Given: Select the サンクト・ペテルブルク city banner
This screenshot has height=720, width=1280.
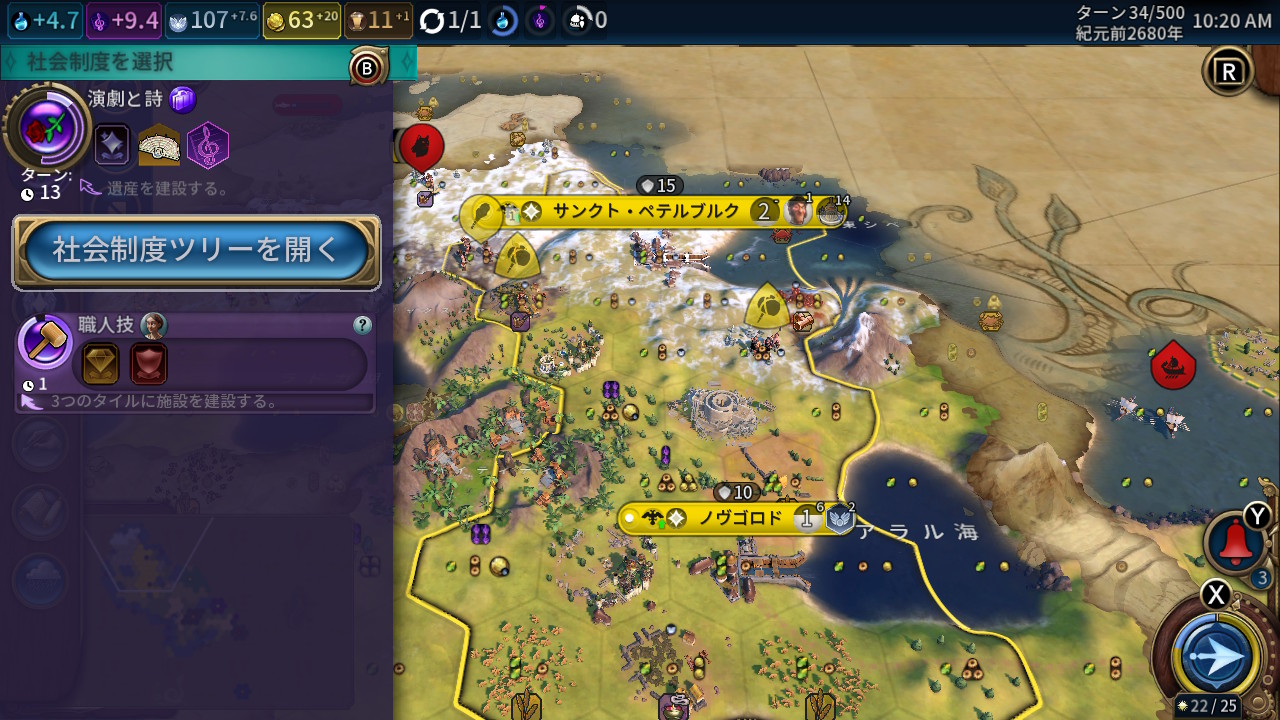Looking at the screenshot, I should (646, 211).
